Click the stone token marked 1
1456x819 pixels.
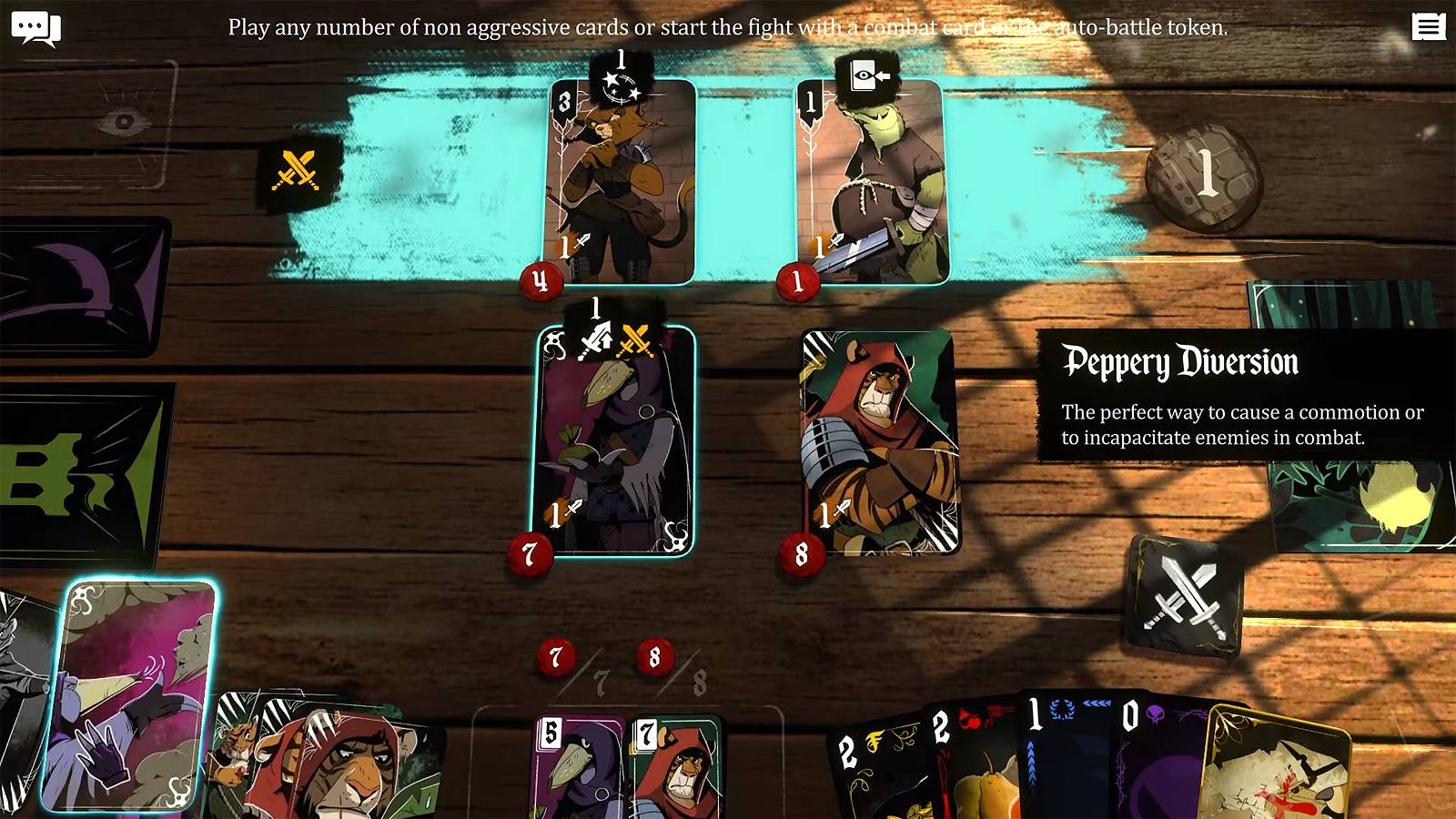(x=1203, y=177)
